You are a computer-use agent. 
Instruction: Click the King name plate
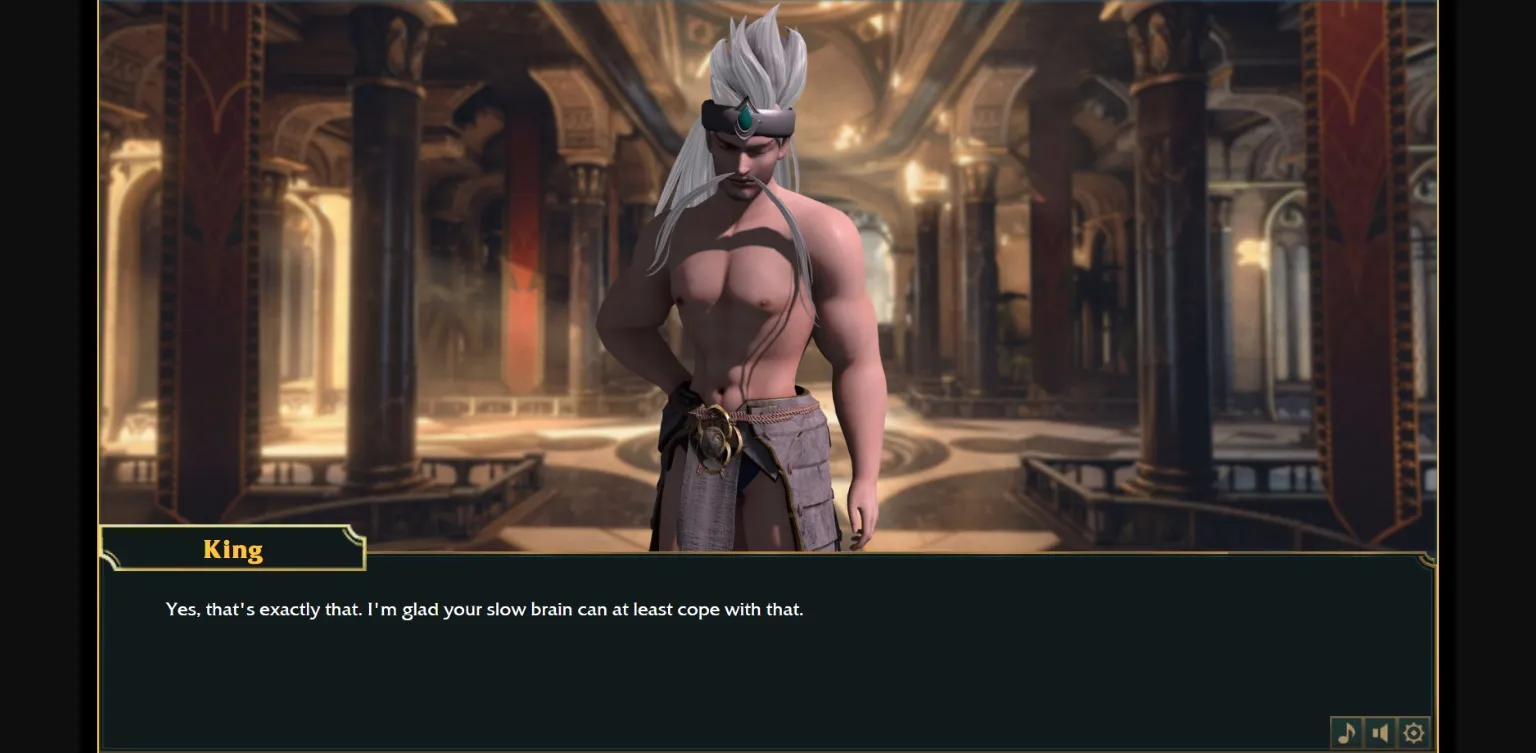point(232,548)
